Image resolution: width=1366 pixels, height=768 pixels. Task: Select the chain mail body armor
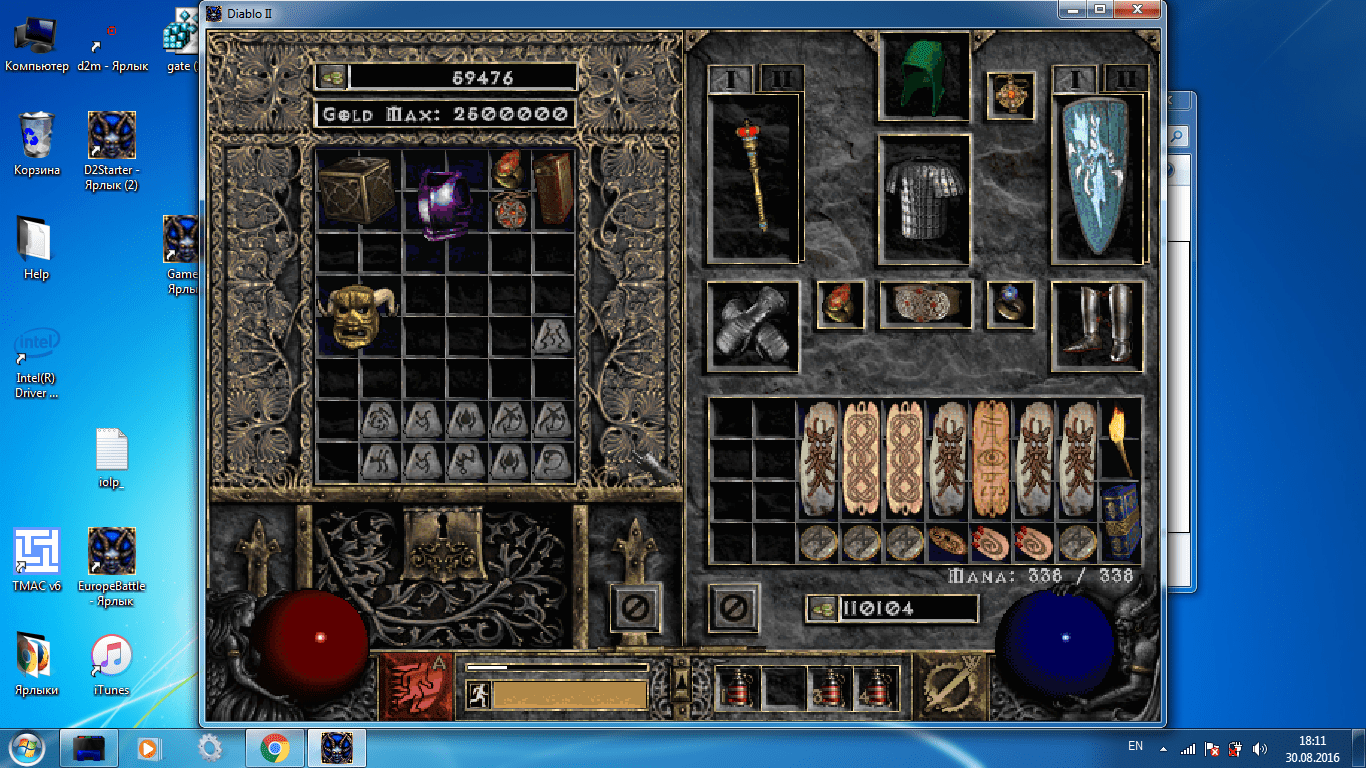pos(923,200)
